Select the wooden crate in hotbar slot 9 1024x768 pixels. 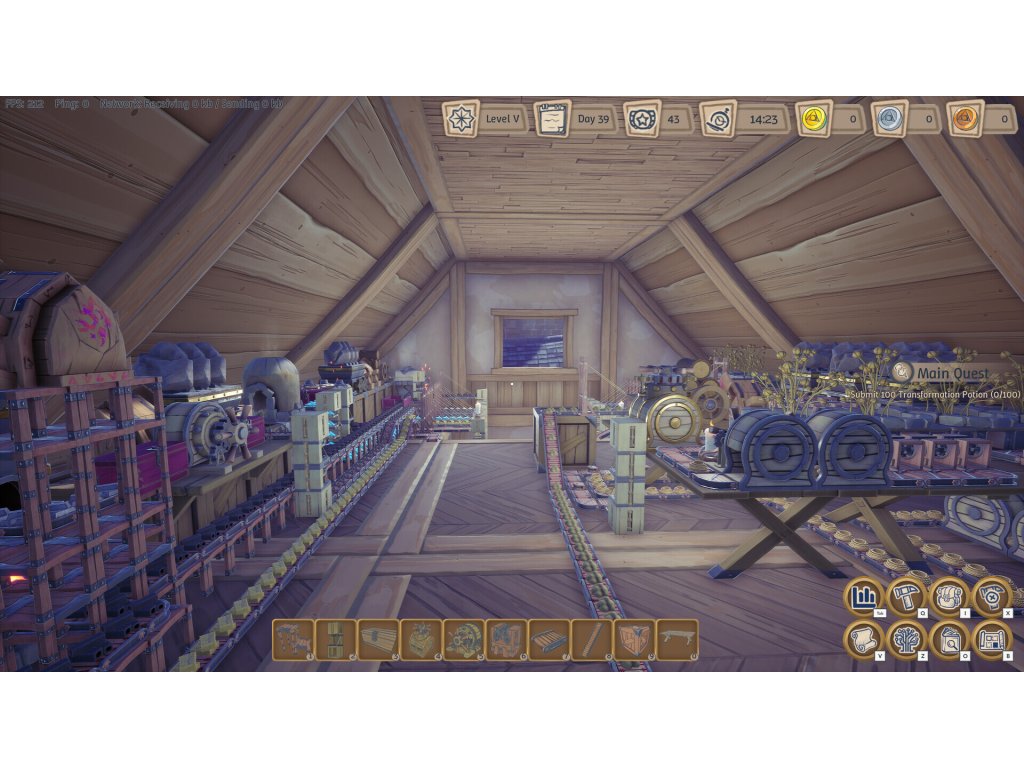click(634, 640)
